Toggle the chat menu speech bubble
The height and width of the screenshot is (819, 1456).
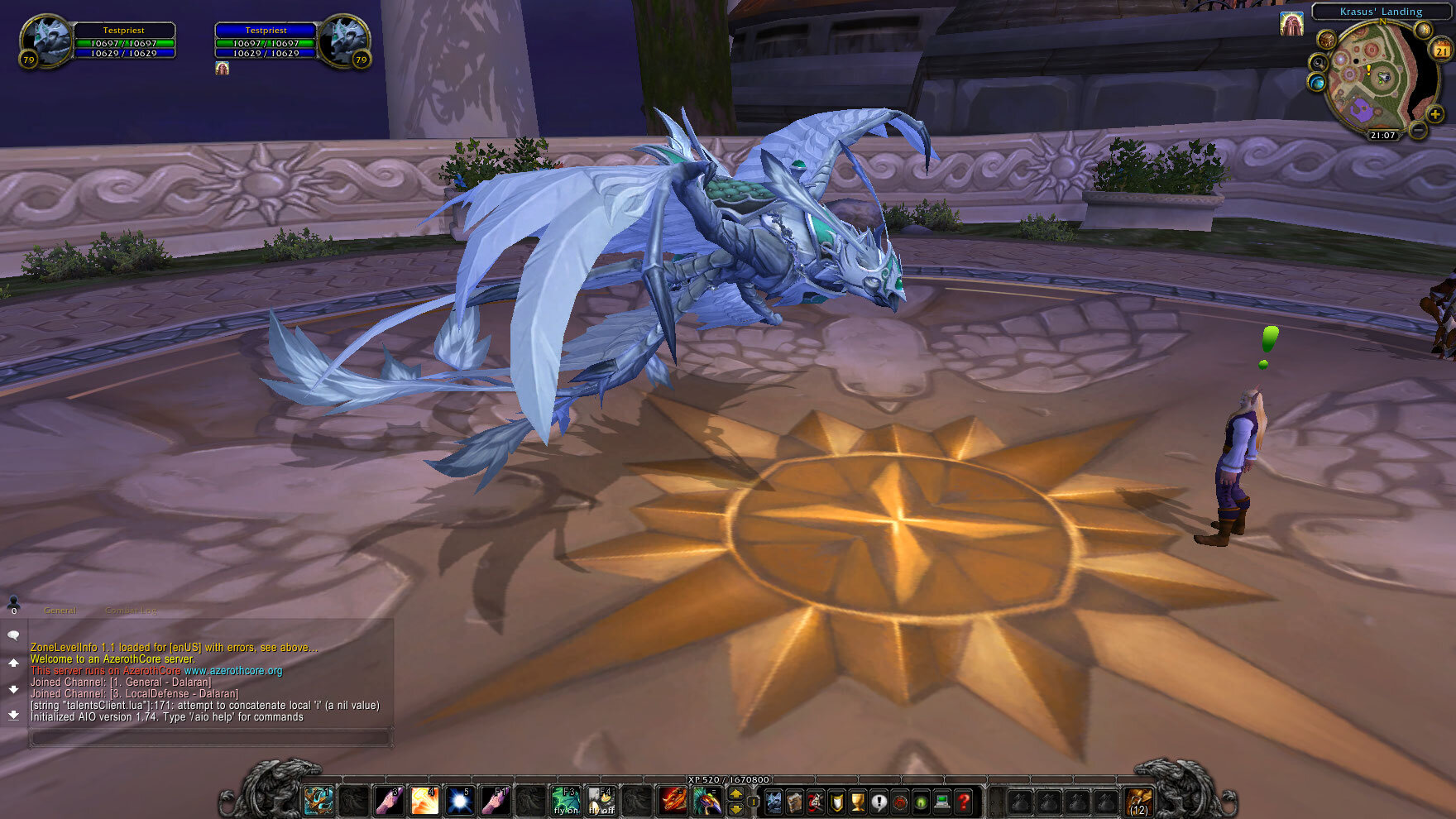point(12,635)
